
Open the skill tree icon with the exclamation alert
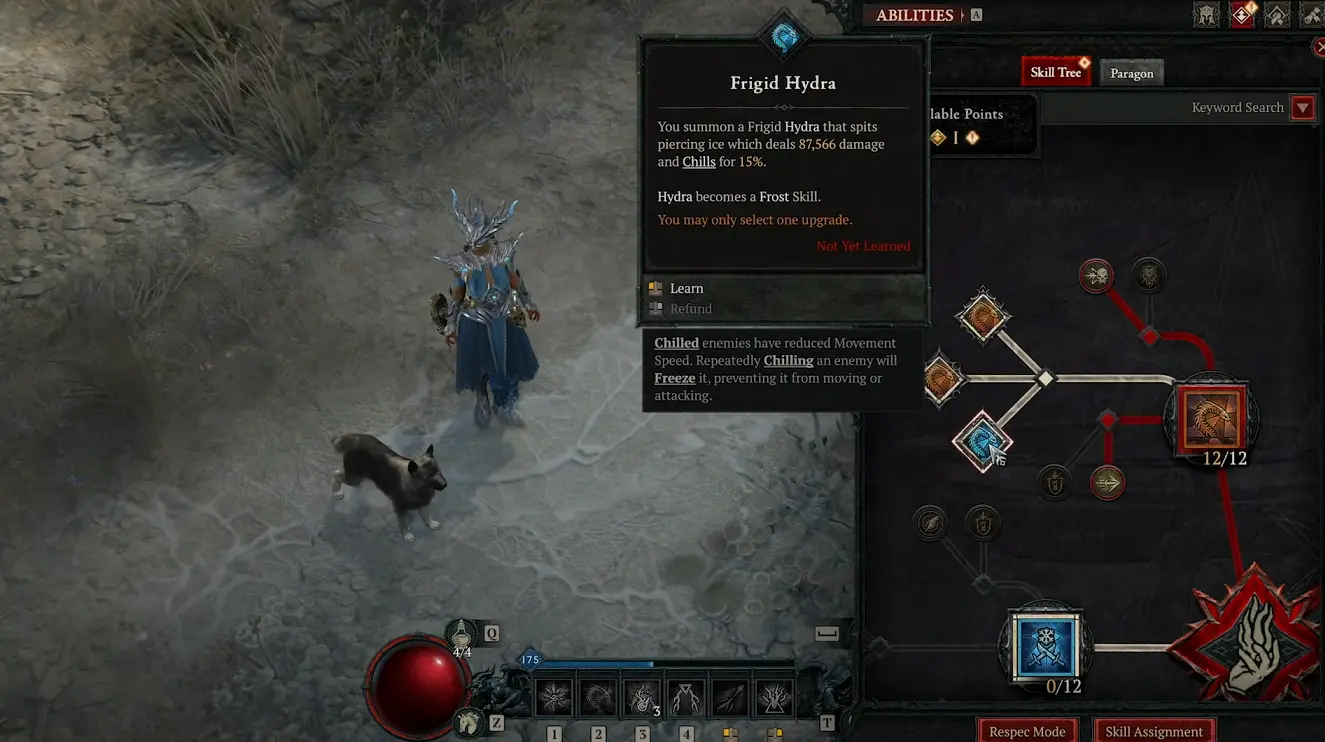(1241, 14)
